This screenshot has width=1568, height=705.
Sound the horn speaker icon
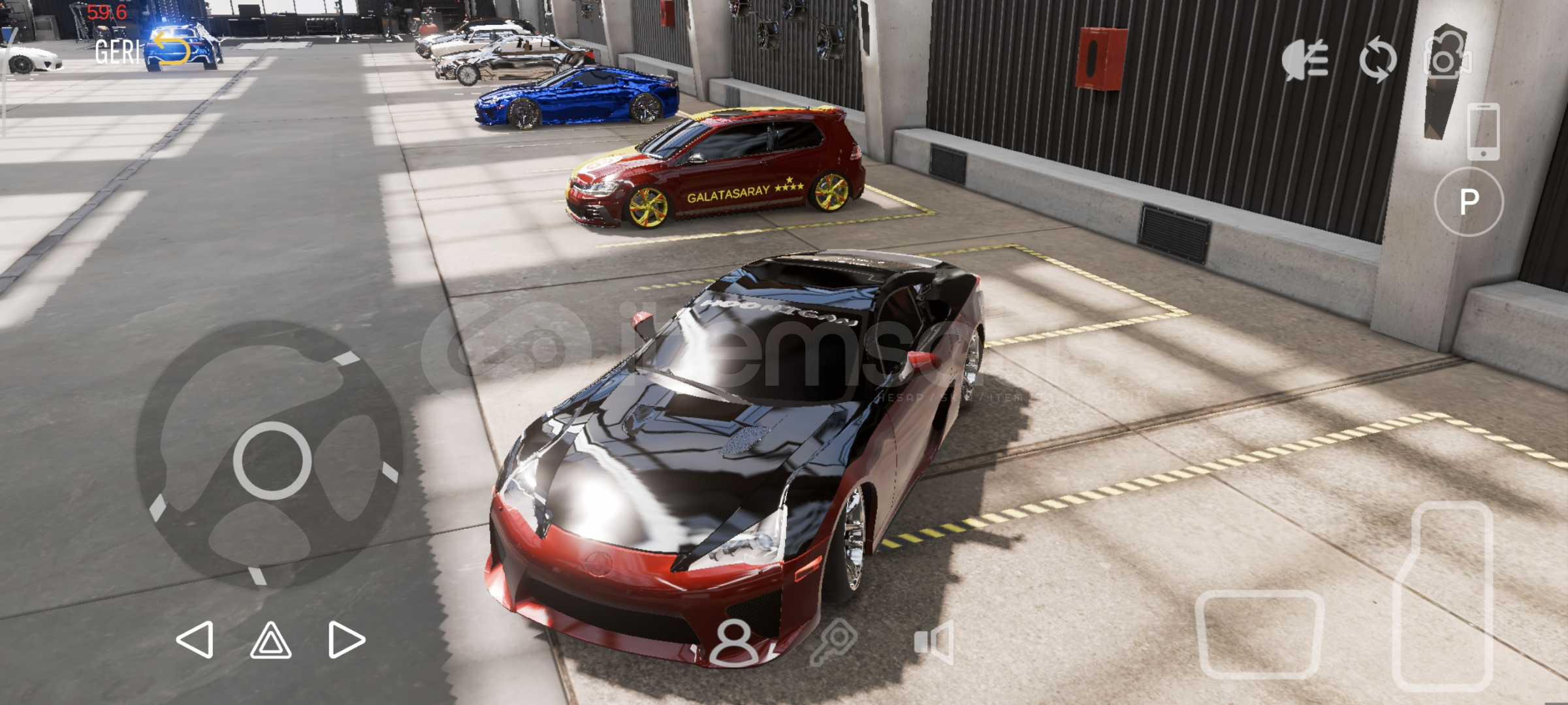point(935,642)
